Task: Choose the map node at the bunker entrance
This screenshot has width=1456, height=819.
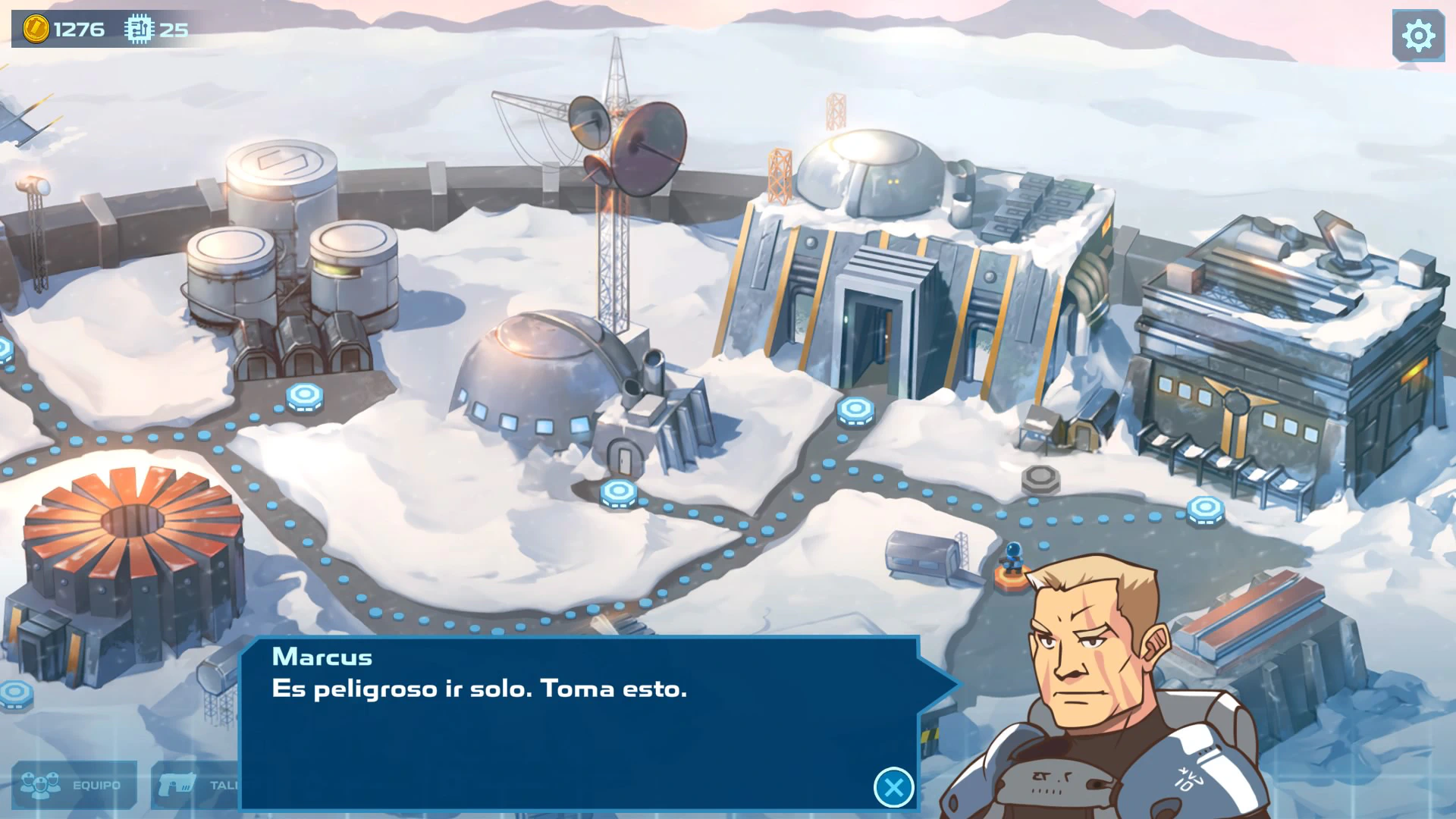Action: (855, 410)
